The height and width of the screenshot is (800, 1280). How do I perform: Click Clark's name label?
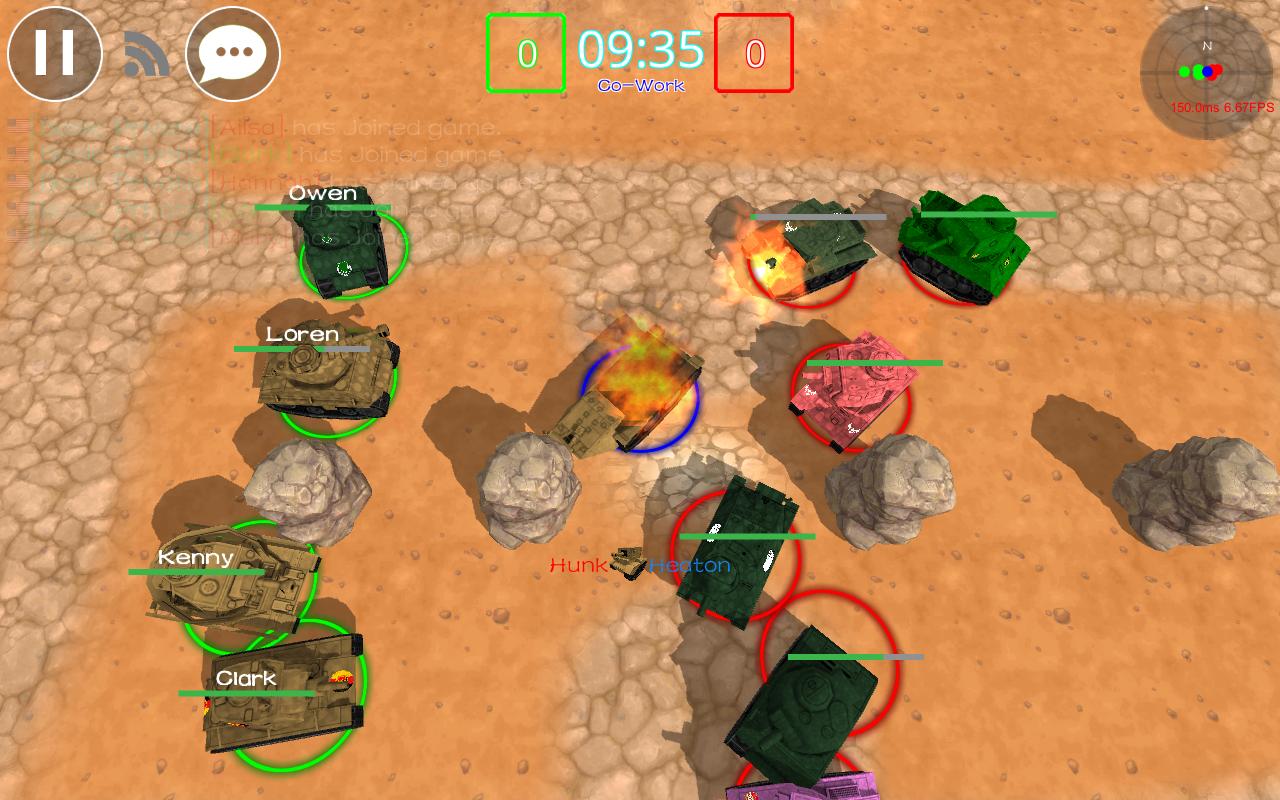(244, 678)
